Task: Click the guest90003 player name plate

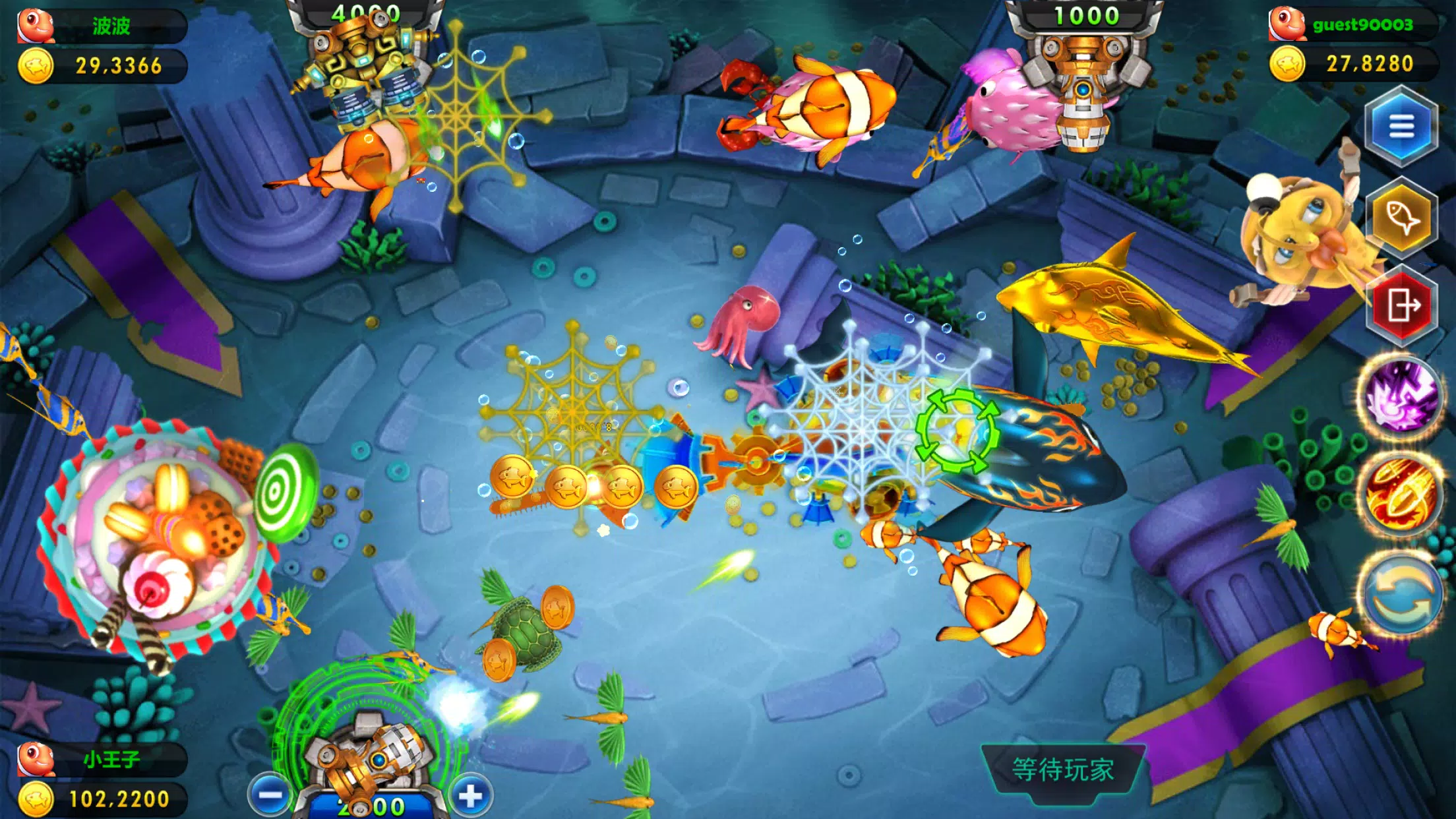Action: [1362, 25]
